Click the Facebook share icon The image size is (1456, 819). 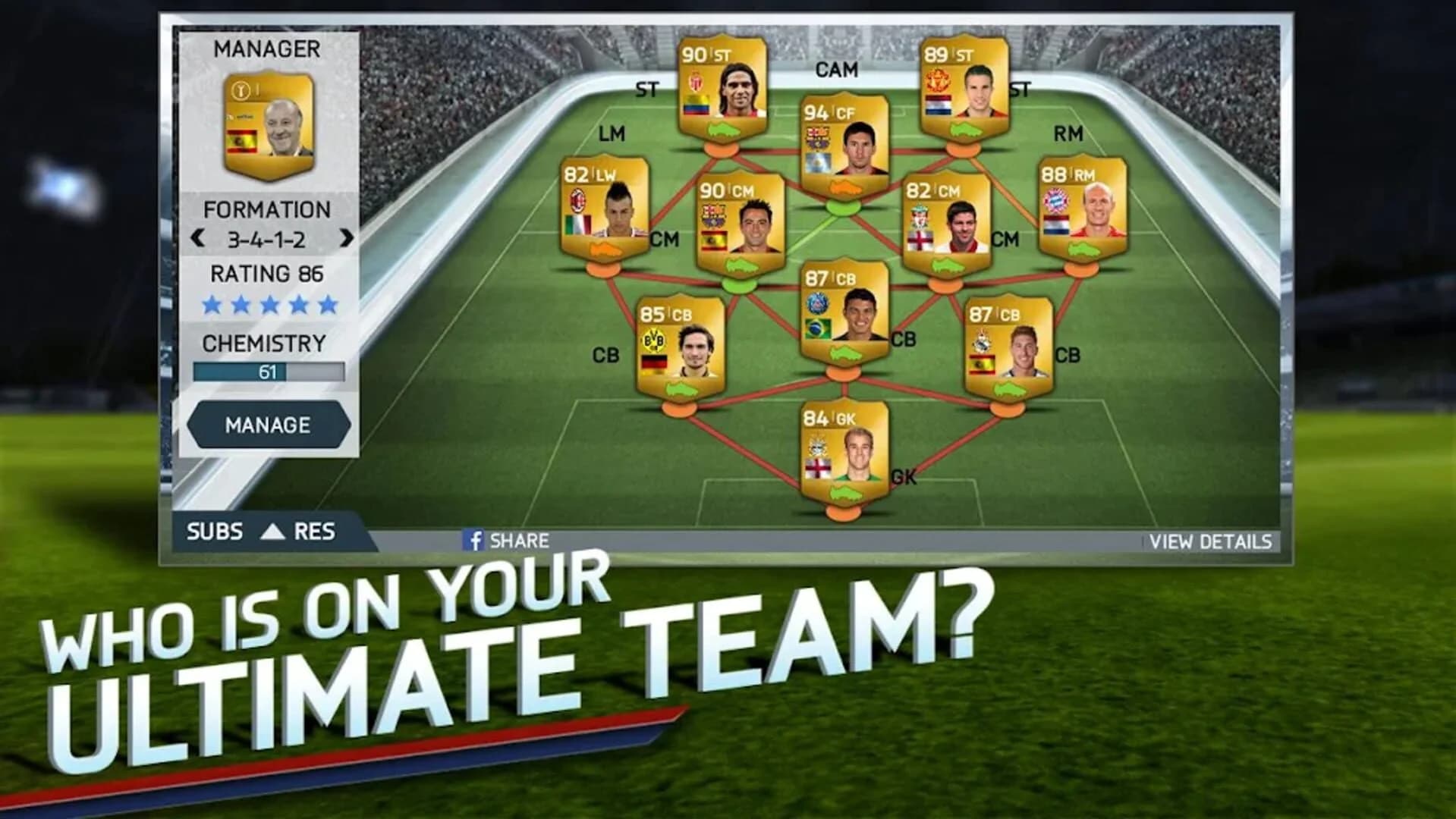474,541
